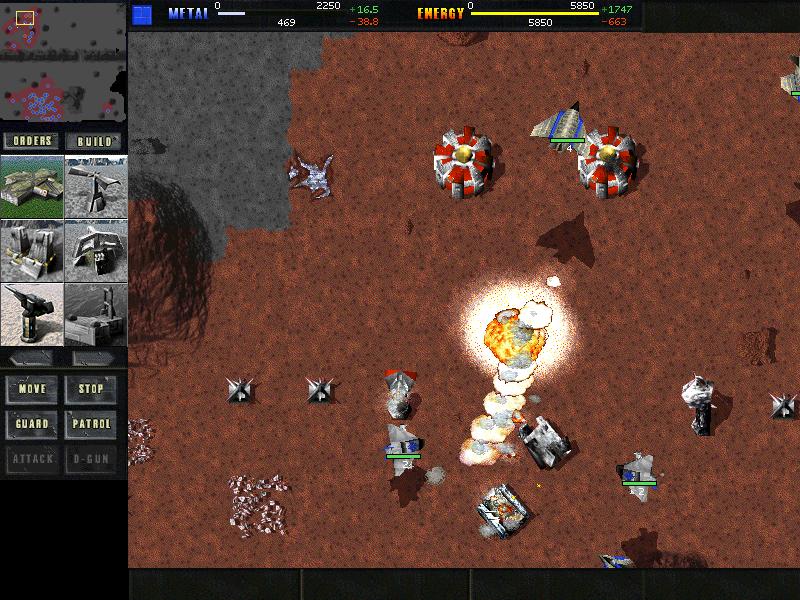The image size is (800, 600).
Task: Issue the Move order
Action: [32, 389]
